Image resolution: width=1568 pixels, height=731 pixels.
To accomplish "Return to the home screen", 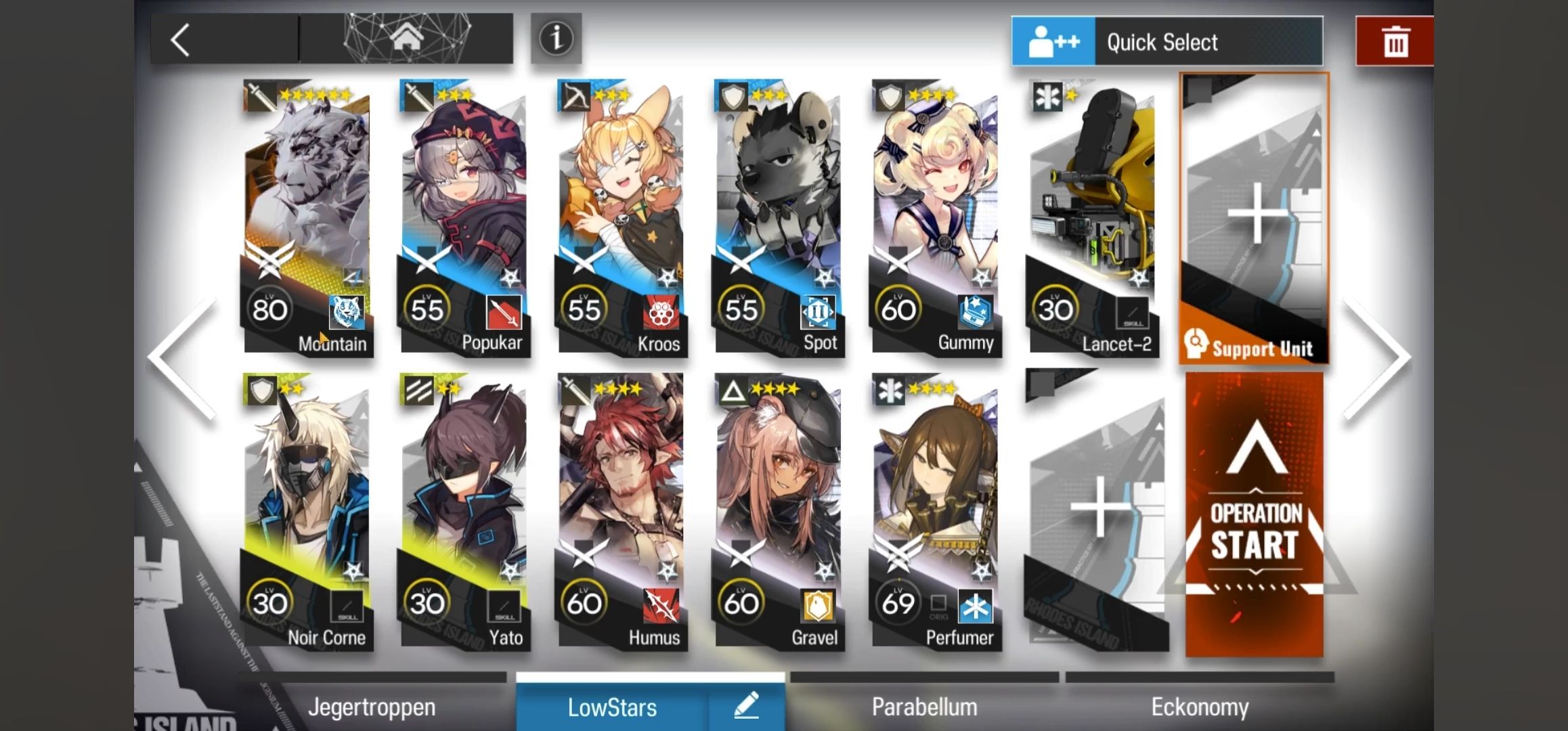I will [x=406, y=39].
